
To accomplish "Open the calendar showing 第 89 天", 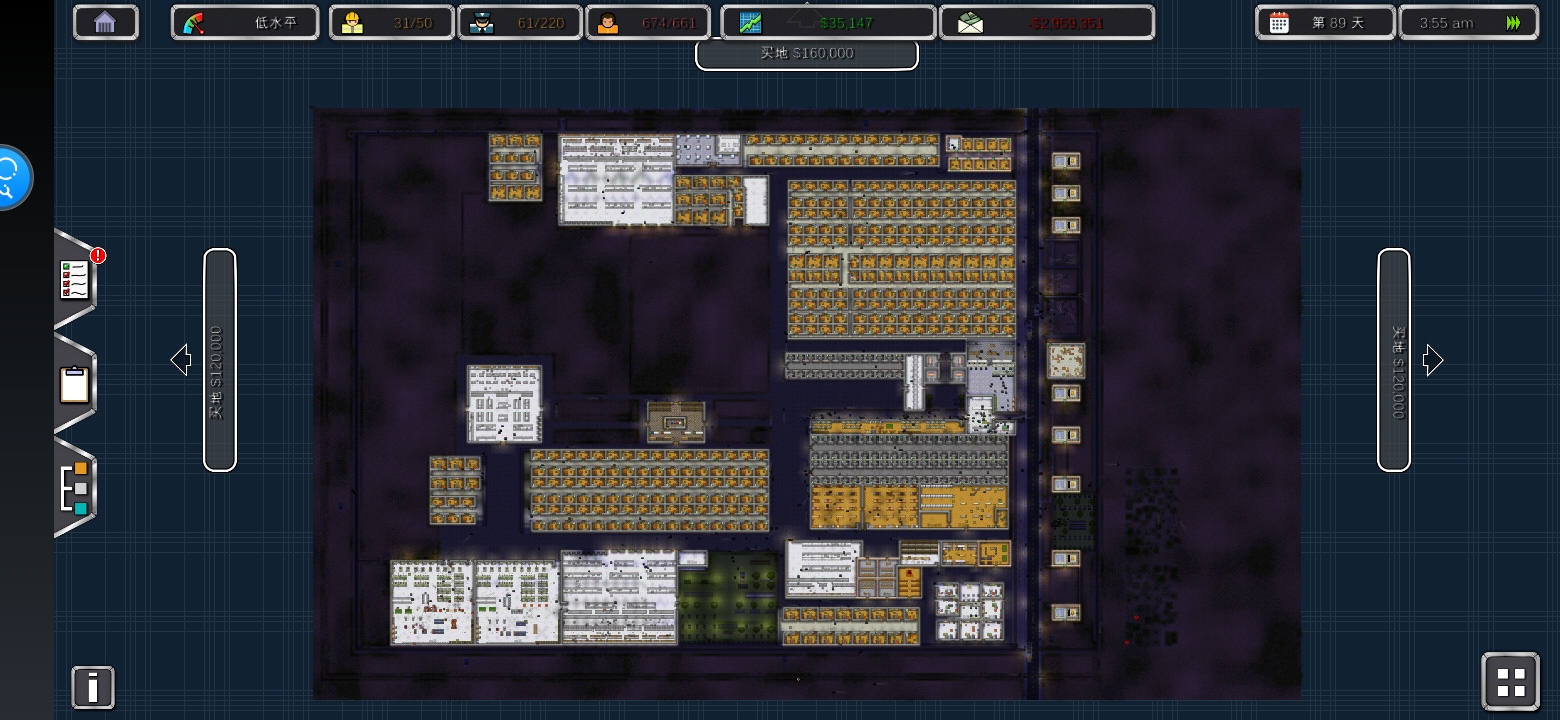I will (1324, 22).
